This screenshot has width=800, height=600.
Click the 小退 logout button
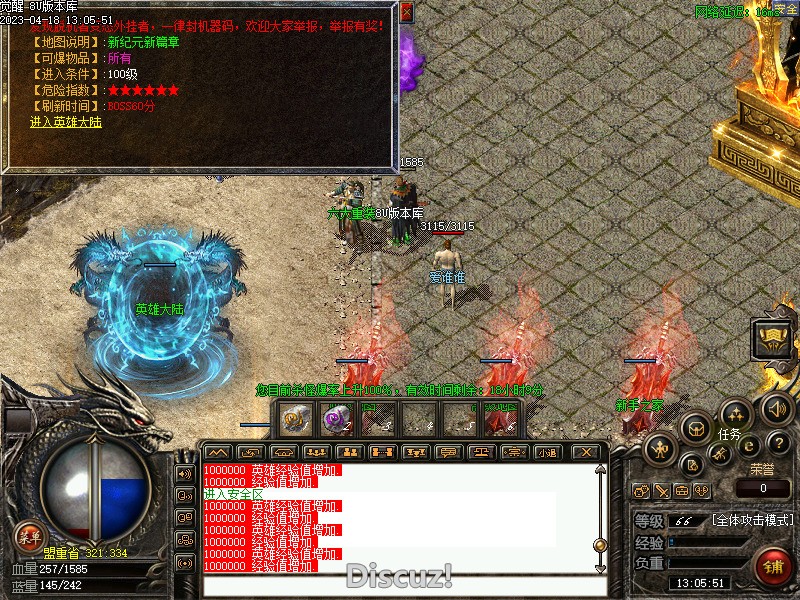[546, 452]
